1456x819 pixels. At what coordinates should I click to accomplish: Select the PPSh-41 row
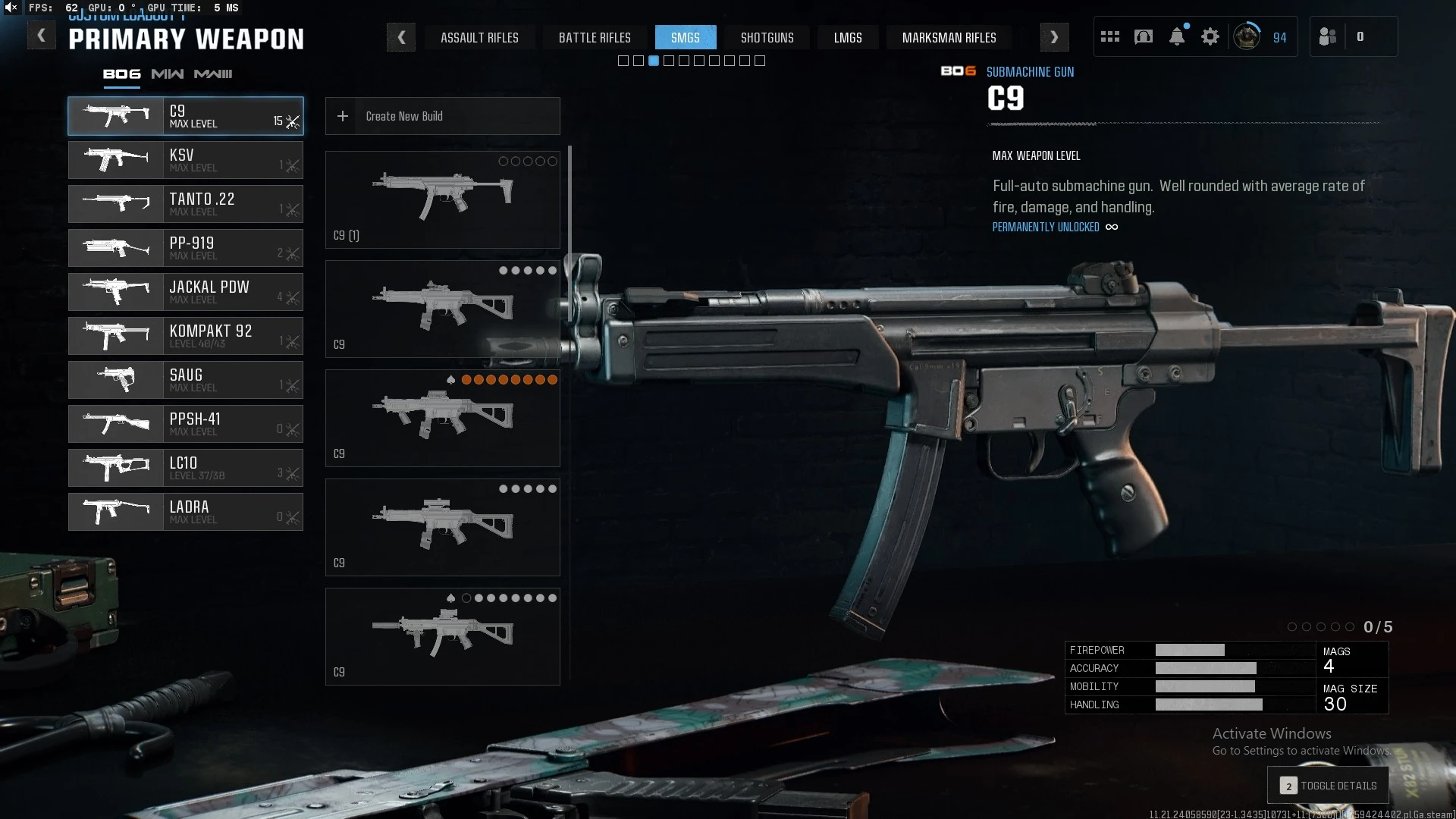pos(186,424)
